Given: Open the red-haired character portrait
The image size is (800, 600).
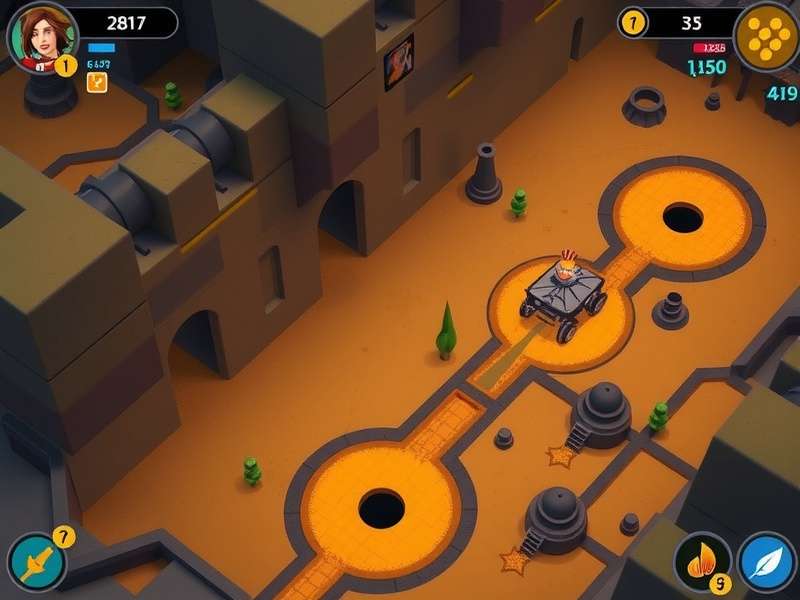Looking at the screenshot, I should (x=40, y=37).
